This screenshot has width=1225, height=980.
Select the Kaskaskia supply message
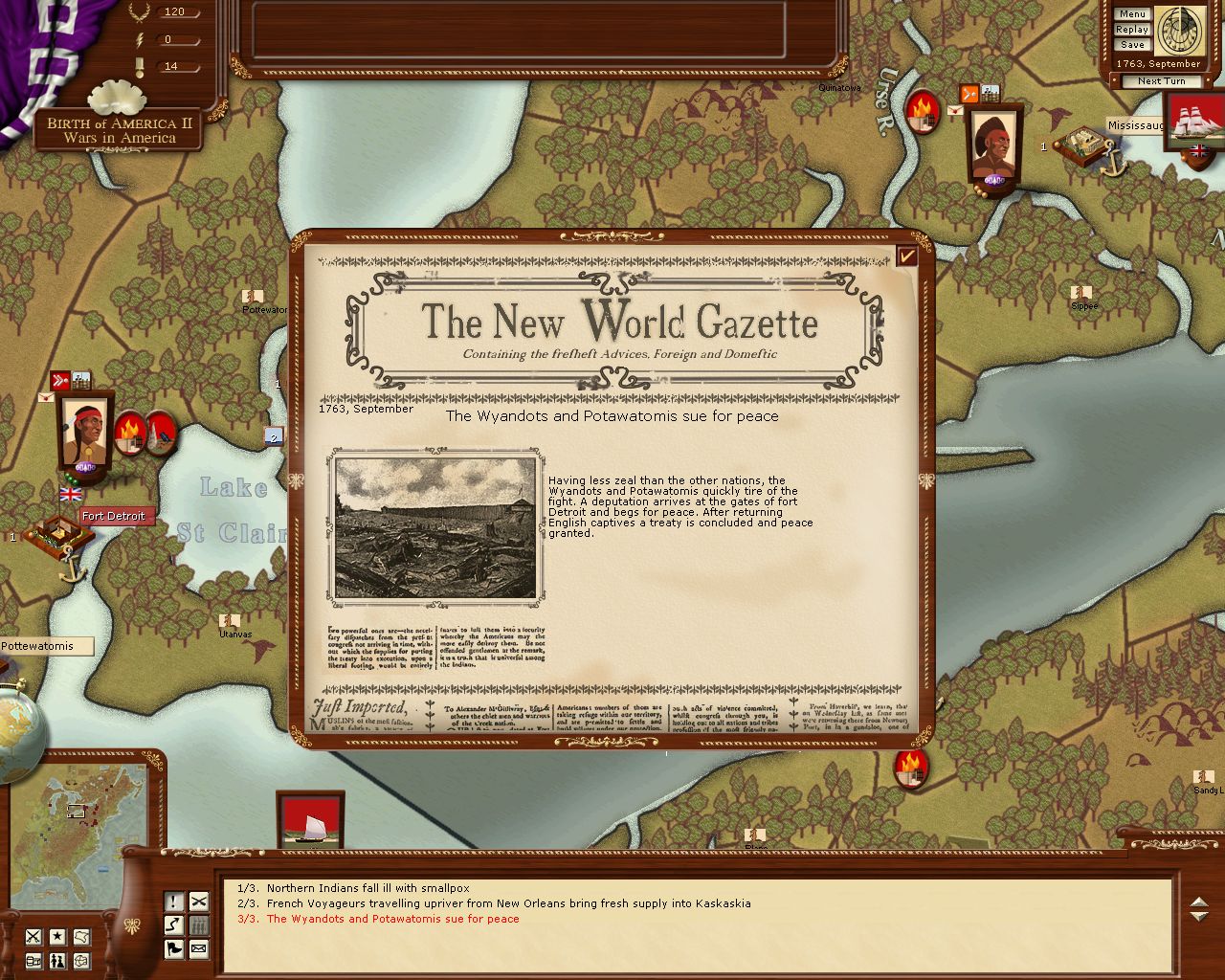click(508, 903)
